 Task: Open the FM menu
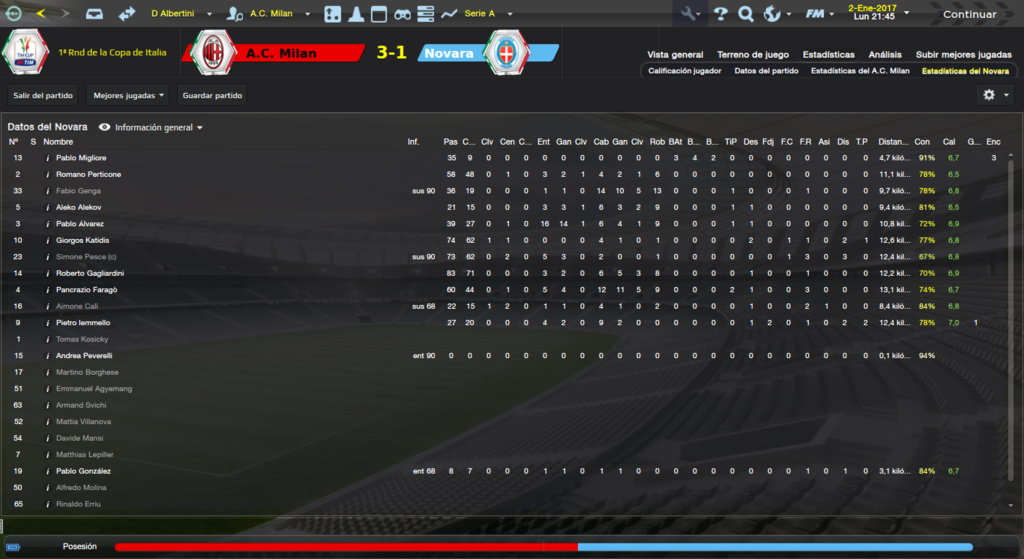coord(820,14)
